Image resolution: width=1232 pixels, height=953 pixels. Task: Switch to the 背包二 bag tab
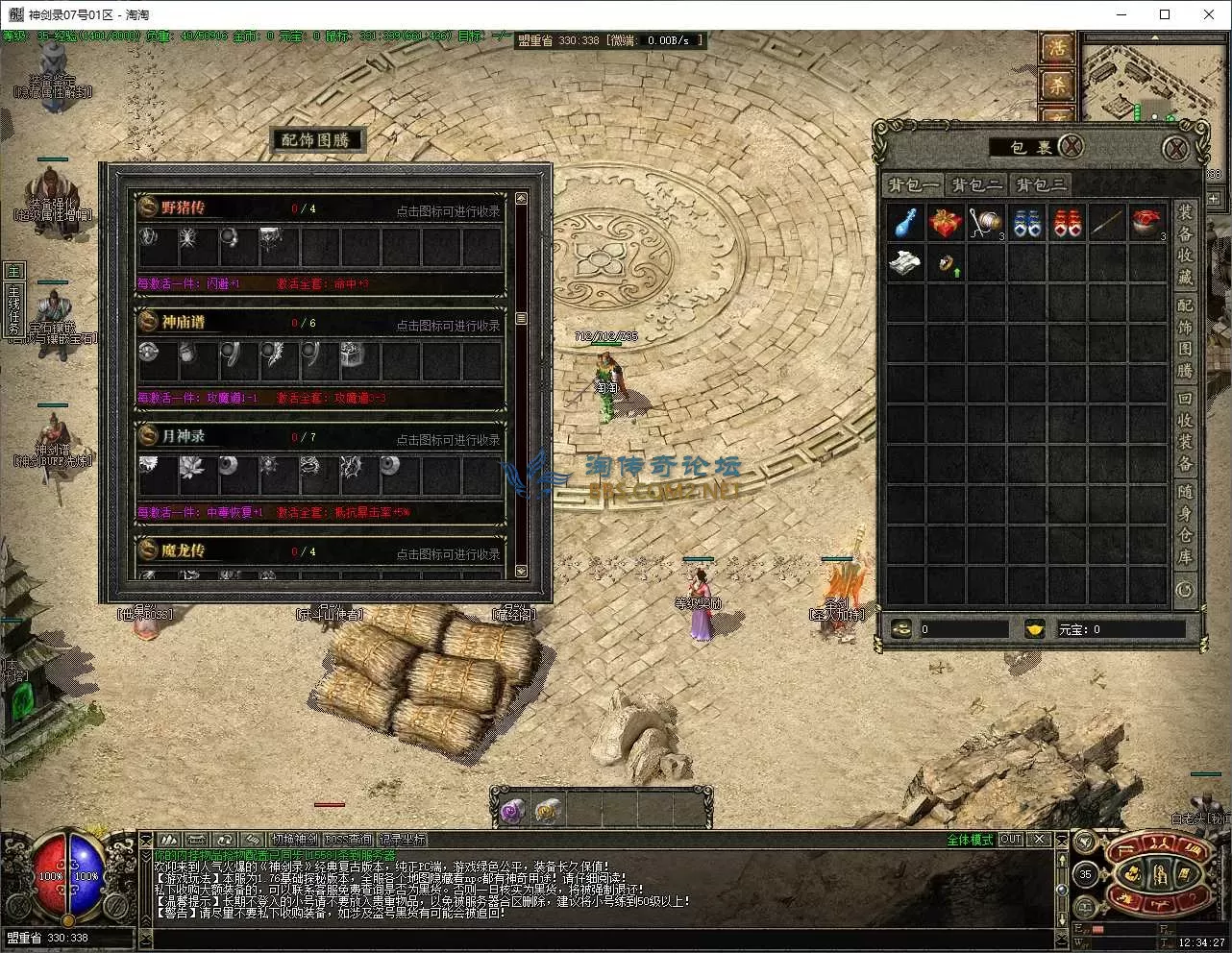point(976,184)
